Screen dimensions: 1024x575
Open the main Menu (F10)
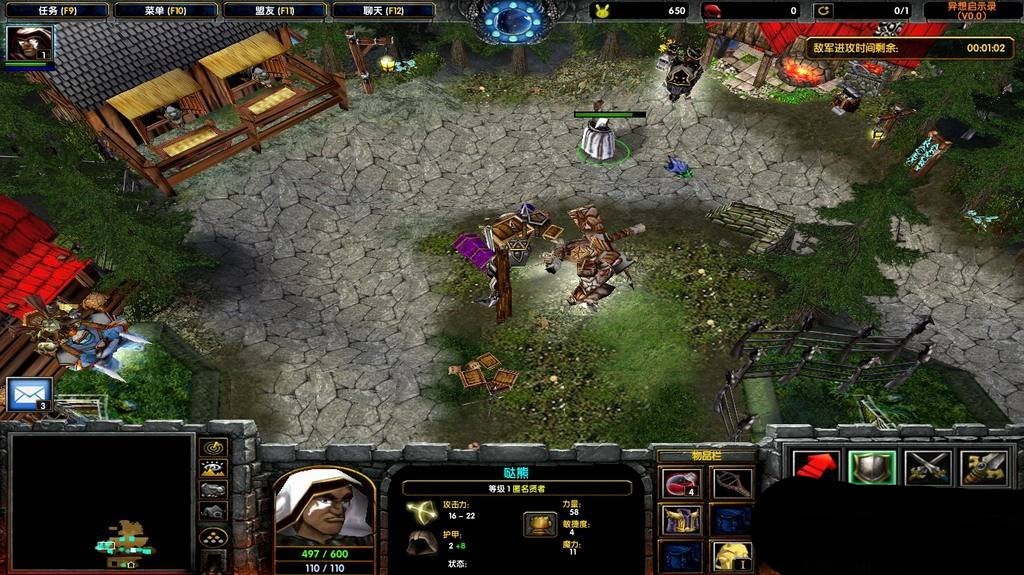164,11
